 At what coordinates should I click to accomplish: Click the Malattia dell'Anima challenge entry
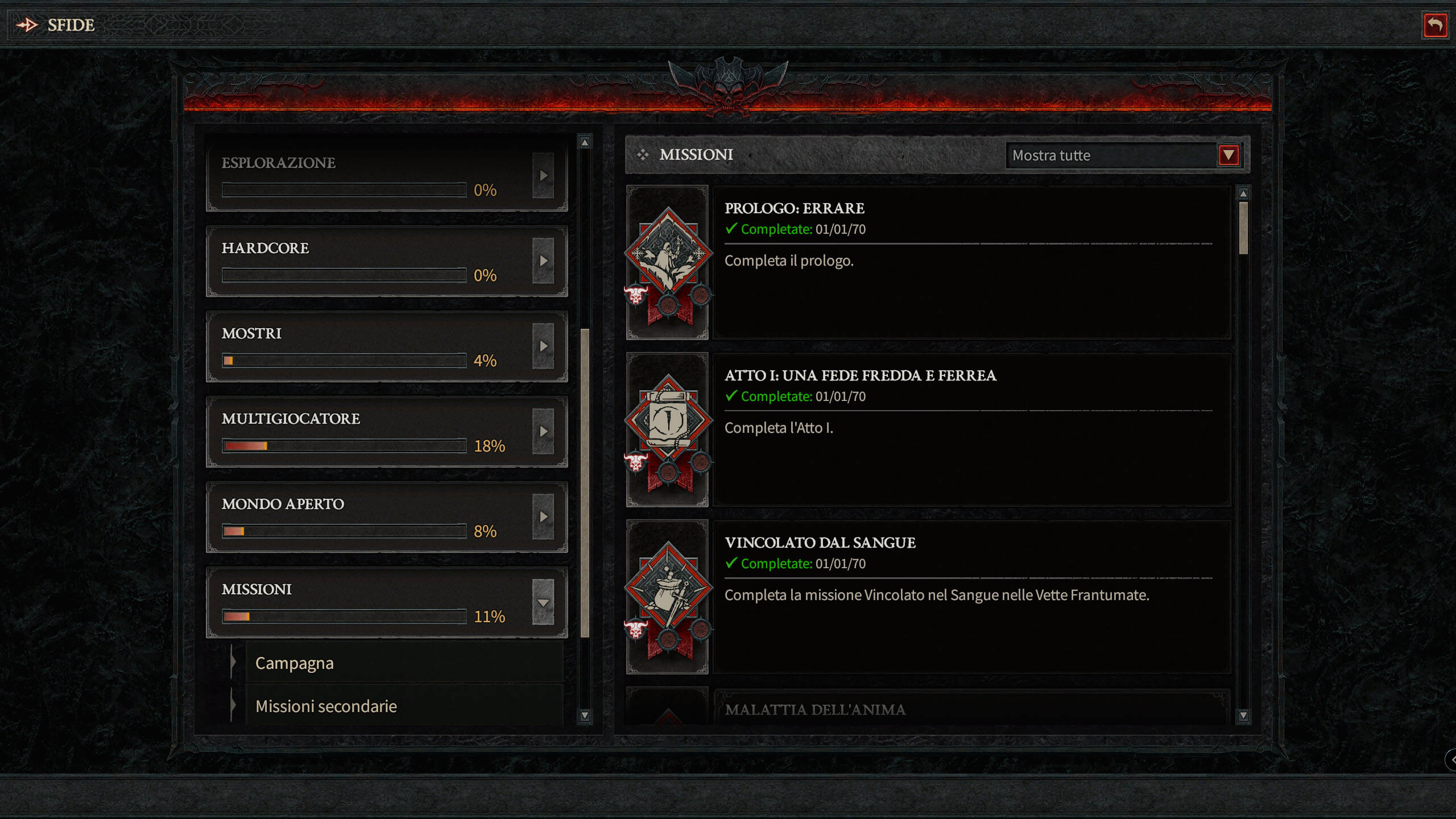971,709
